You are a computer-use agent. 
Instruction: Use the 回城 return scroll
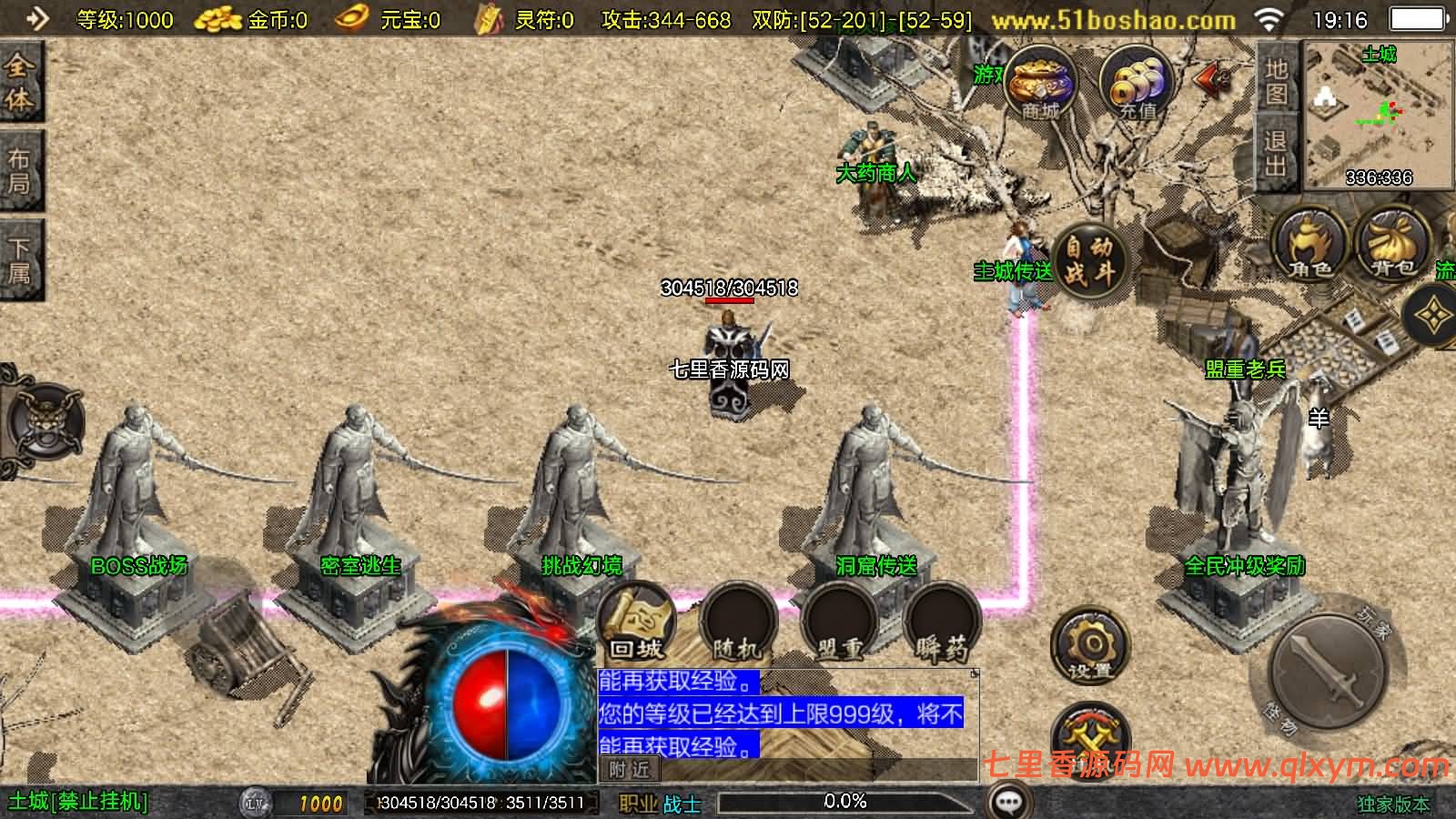coord(636,625)
